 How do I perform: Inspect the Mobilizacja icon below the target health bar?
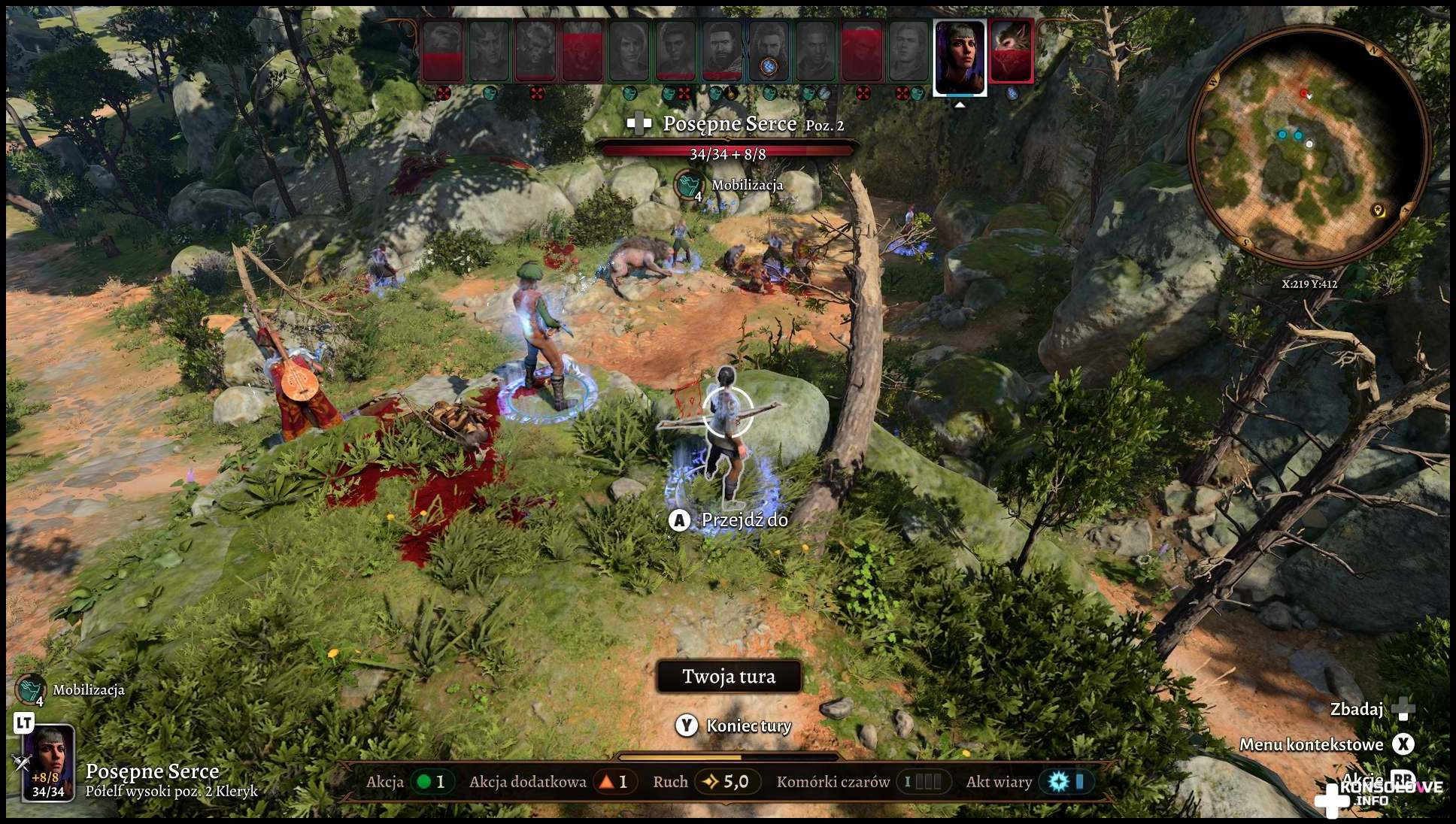coord(688,185)
